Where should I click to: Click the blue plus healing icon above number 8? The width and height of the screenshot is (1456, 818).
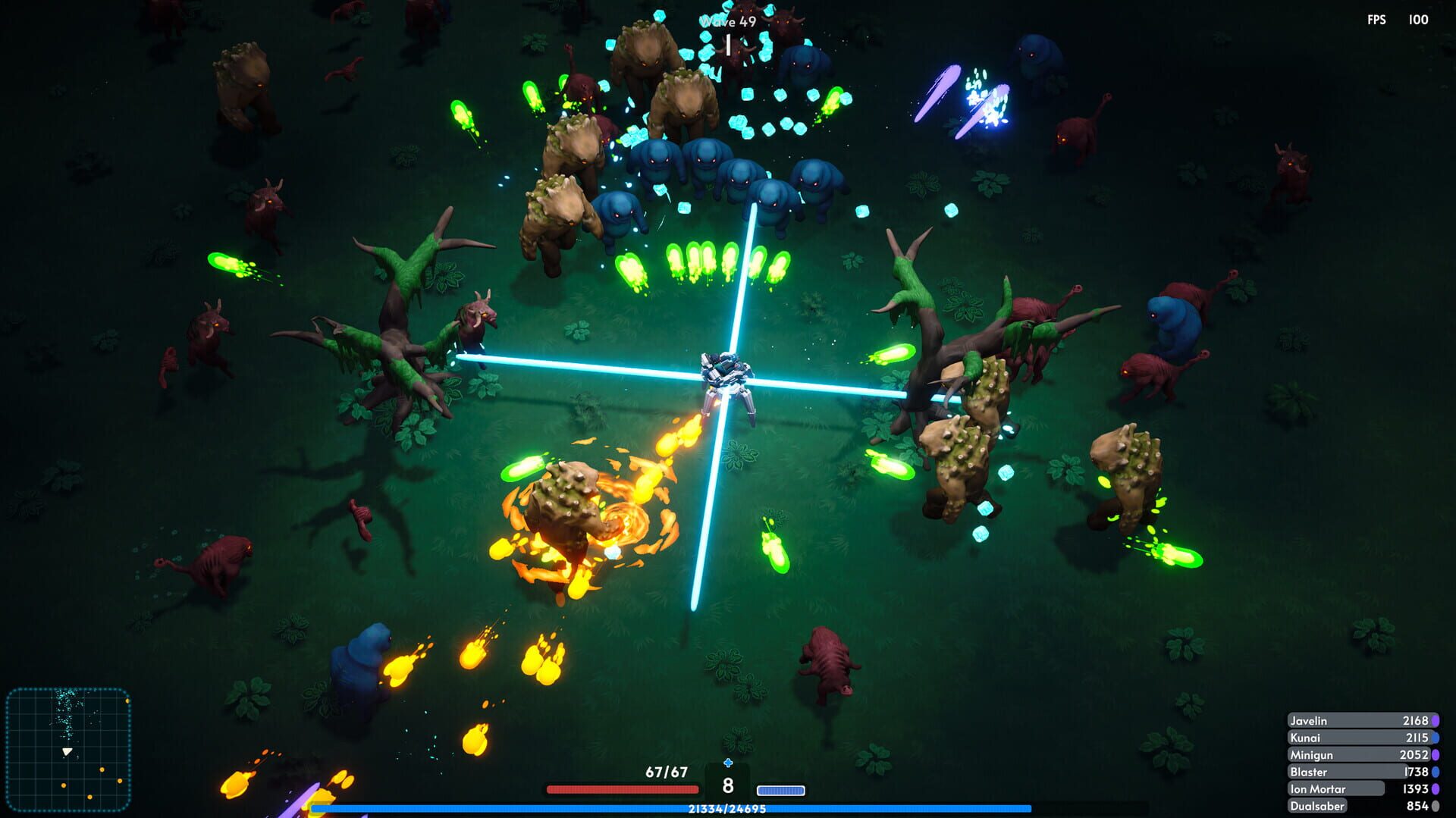tap(727, 762)
